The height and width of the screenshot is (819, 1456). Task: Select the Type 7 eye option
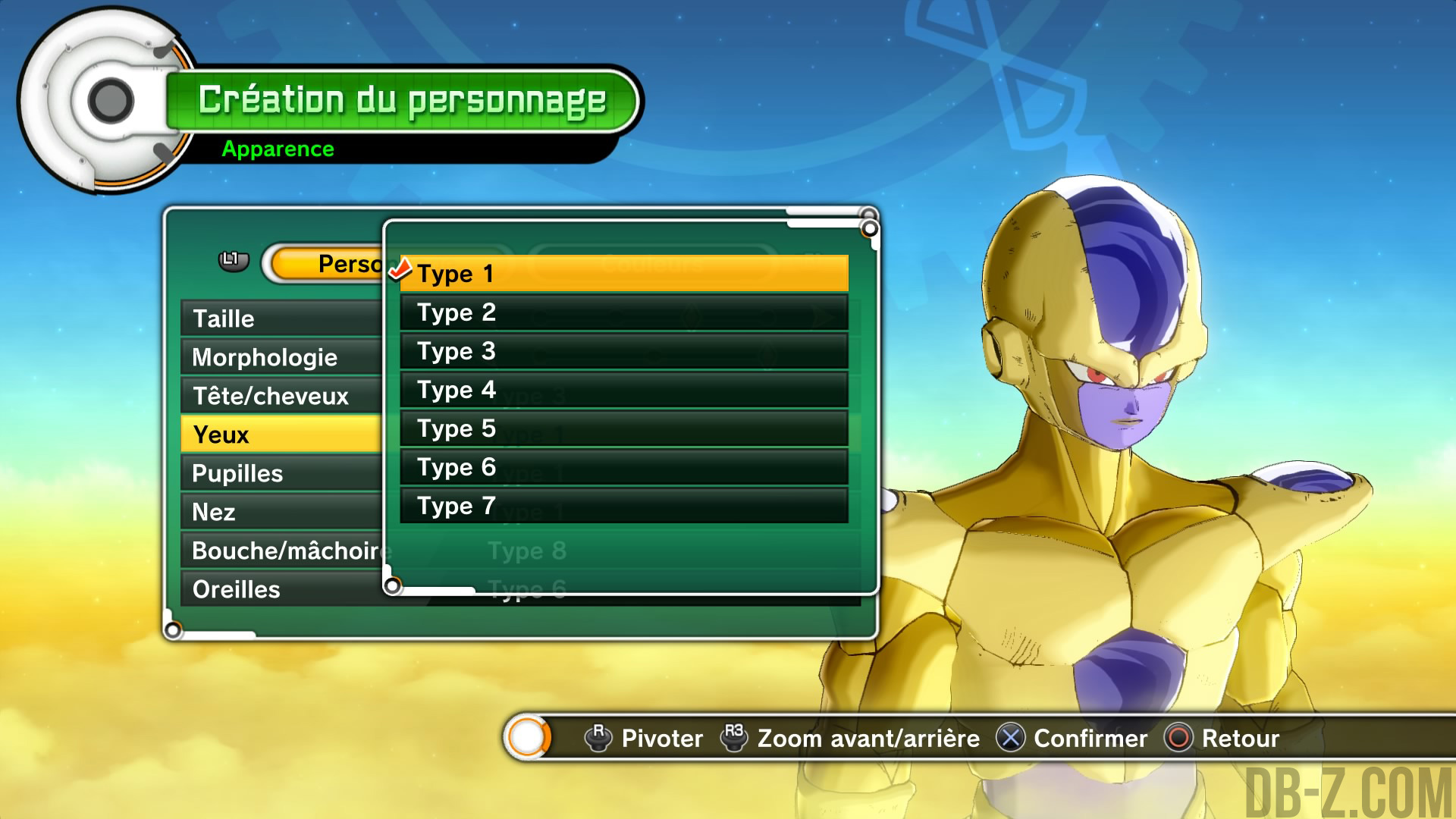(623, 506)
